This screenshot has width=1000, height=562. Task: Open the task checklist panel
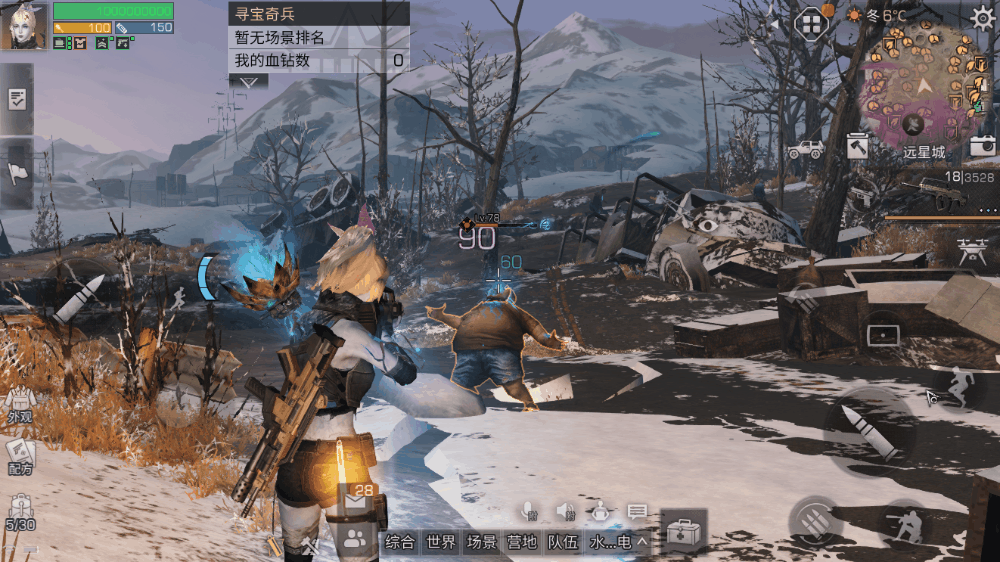coord(17,99)
